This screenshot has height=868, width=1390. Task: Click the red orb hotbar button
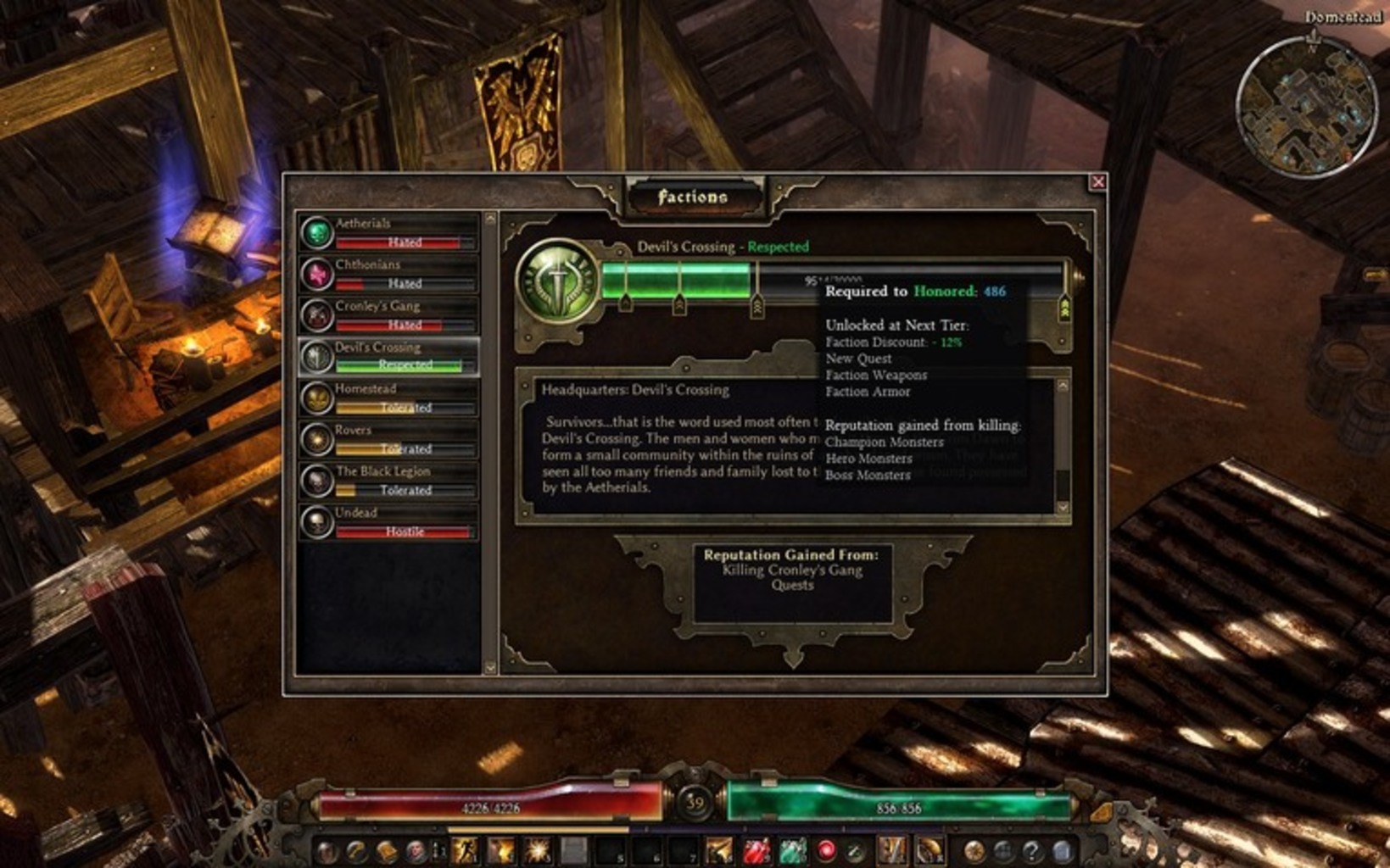[x=826, y=850]
